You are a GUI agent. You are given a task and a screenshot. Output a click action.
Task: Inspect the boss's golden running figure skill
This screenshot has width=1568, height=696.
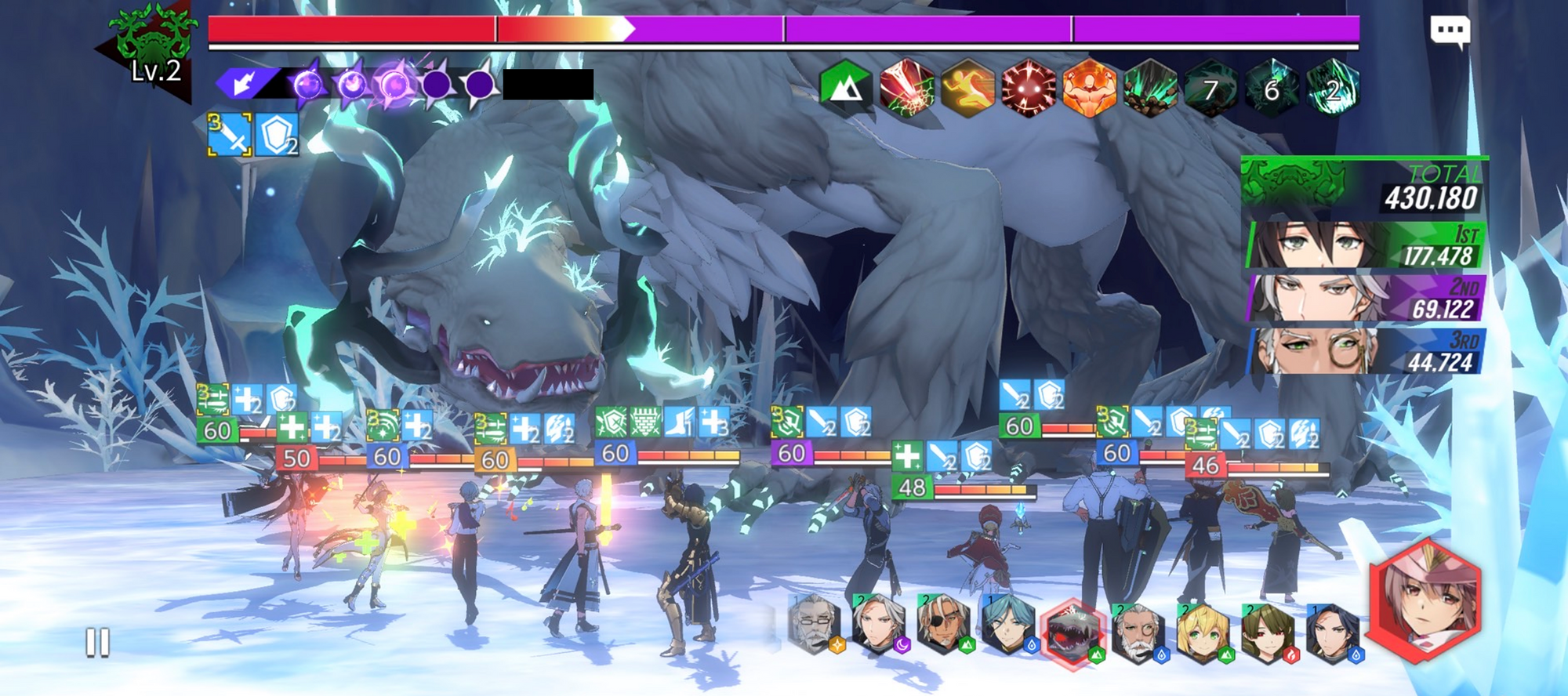(967, 87)
